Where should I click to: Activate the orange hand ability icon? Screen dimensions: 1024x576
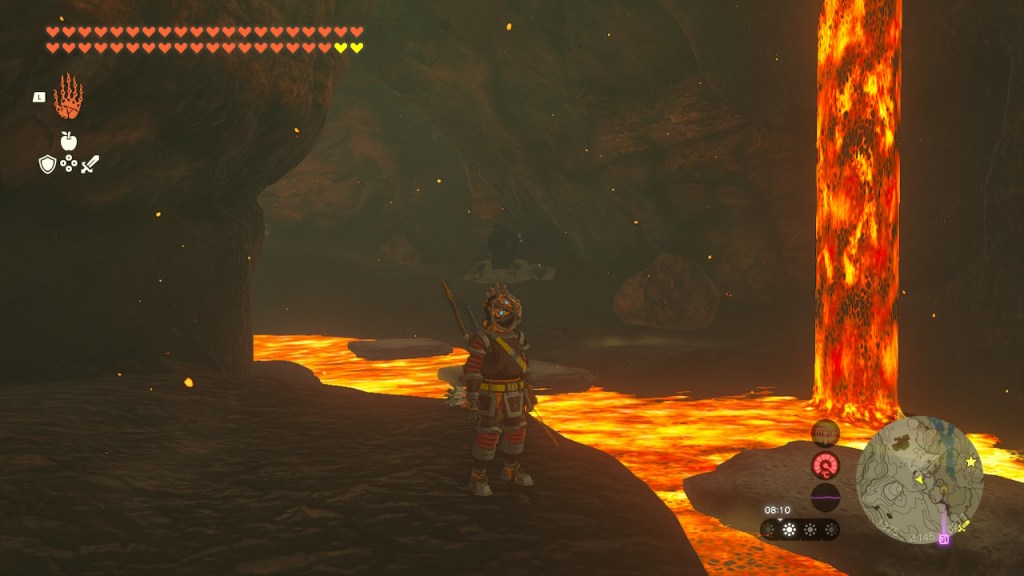(67, 97)
